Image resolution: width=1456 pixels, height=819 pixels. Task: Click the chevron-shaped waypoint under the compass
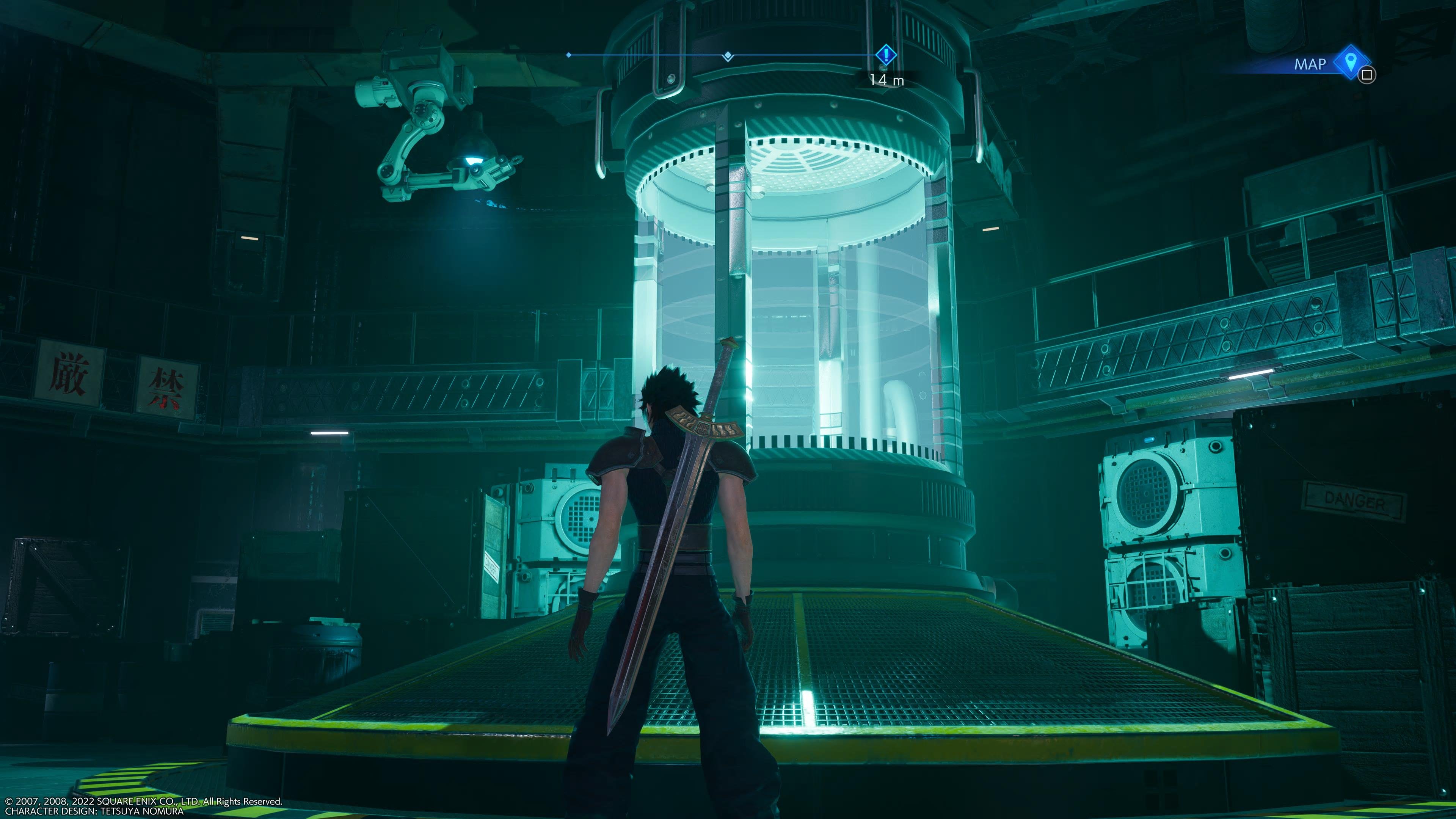coord(728,61)
